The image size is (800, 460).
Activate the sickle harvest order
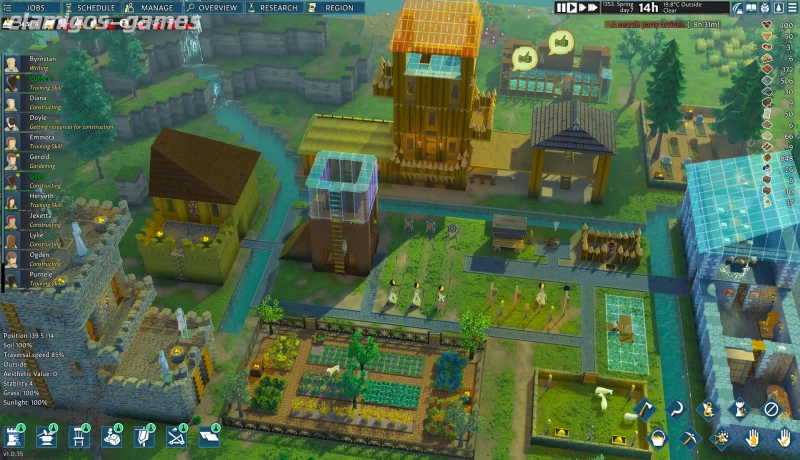[676, 408]
